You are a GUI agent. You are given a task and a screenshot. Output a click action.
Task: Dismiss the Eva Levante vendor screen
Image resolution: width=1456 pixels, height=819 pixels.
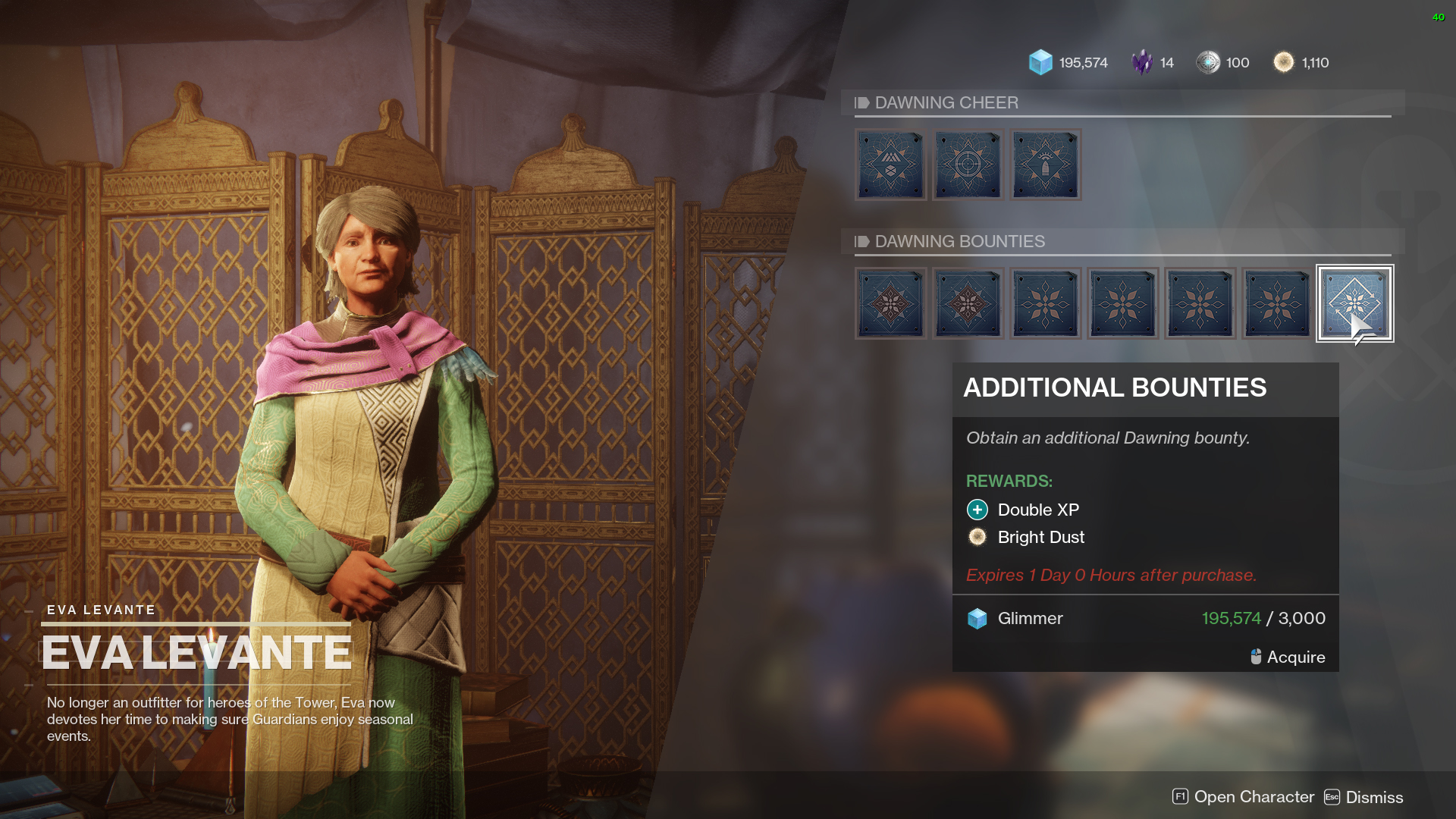point(1363,797)
